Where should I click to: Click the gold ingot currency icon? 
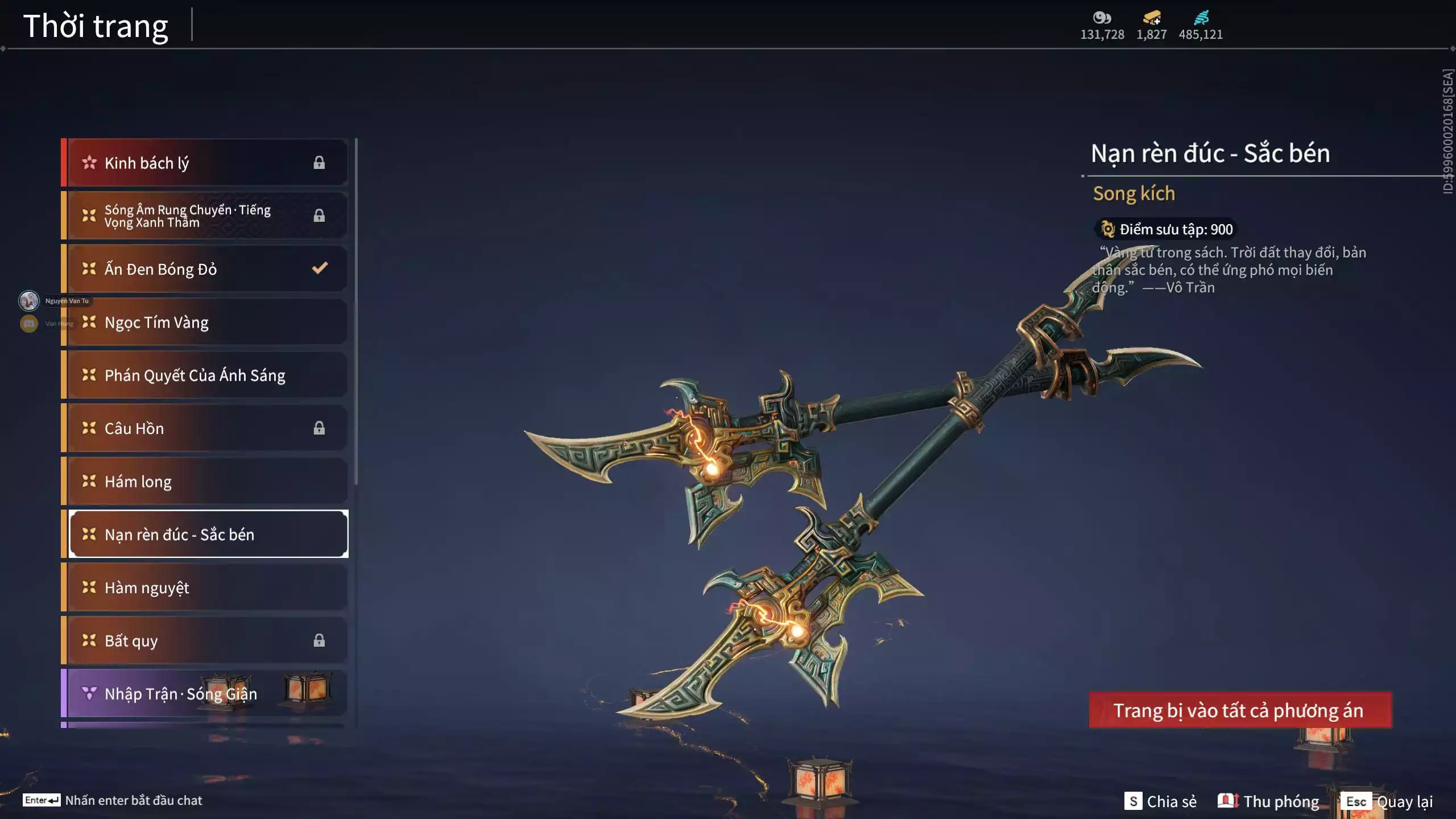(1152, 18)
